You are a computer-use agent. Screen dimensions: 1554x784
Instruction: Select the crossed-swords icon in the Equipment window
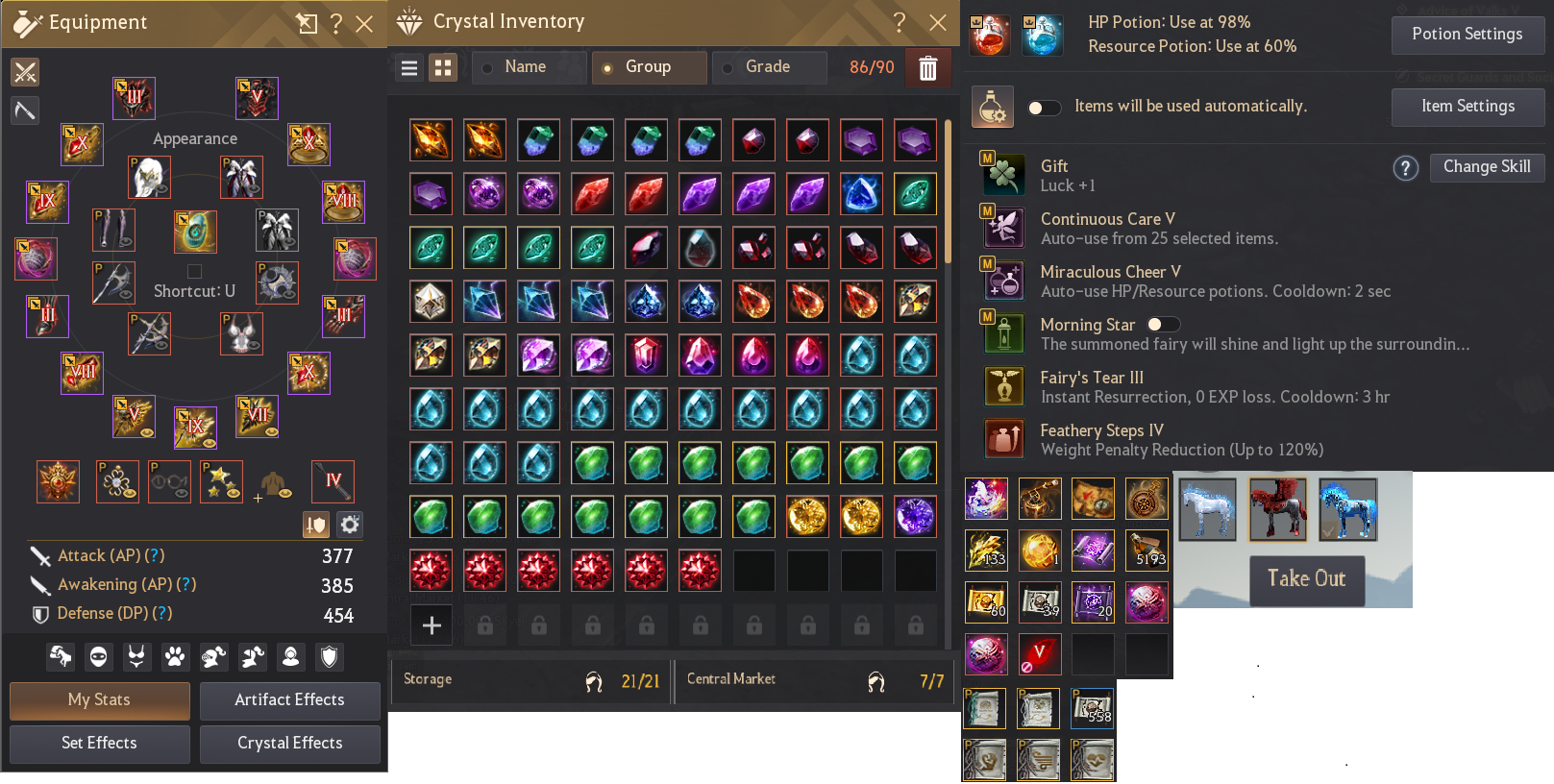(25, 71)
